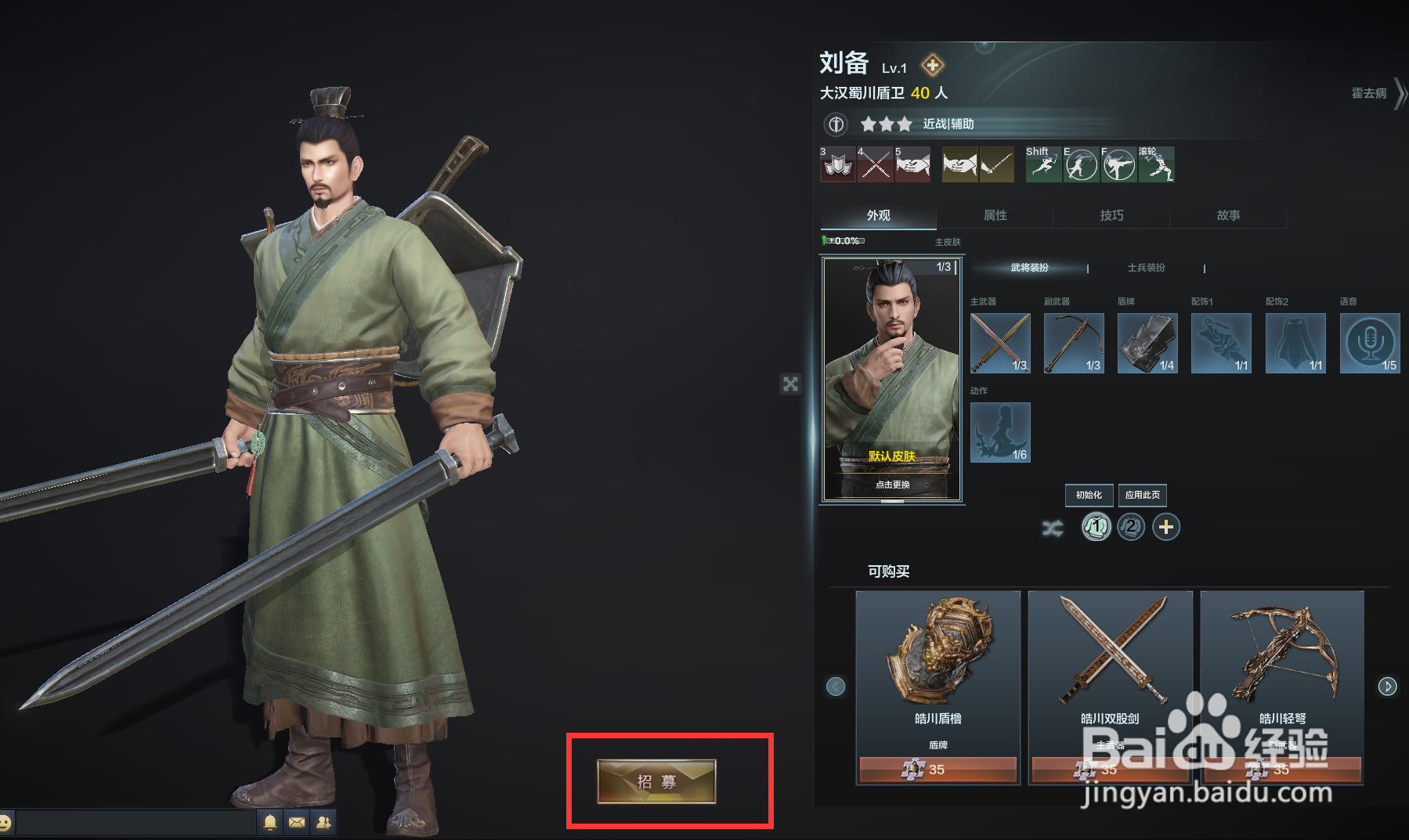Click the Shift dash skill icon

click(1043, 165)
